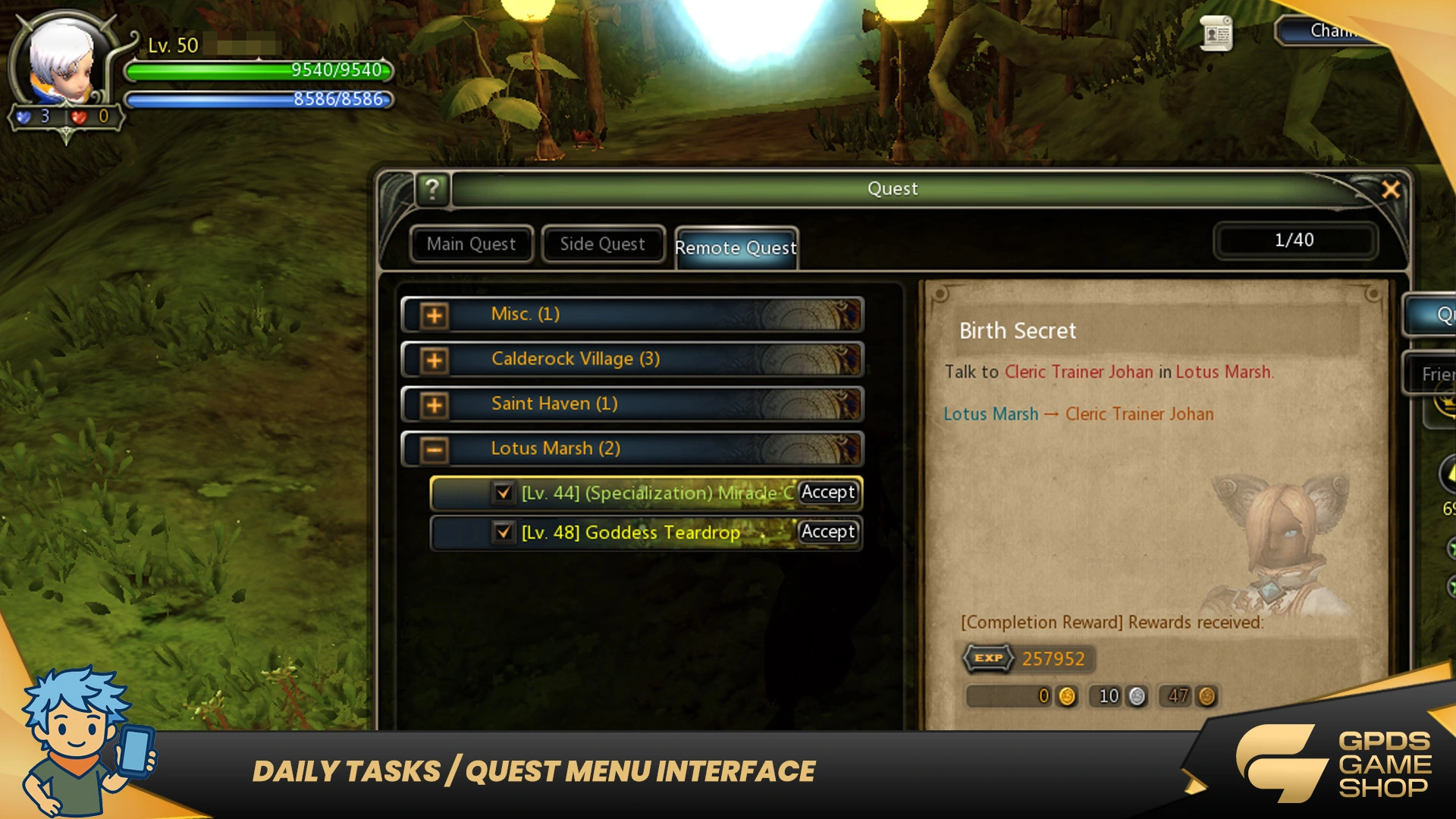Screen dimensions: 1456x819
Task: Open the quest help question mark
Action: [432, 189]
